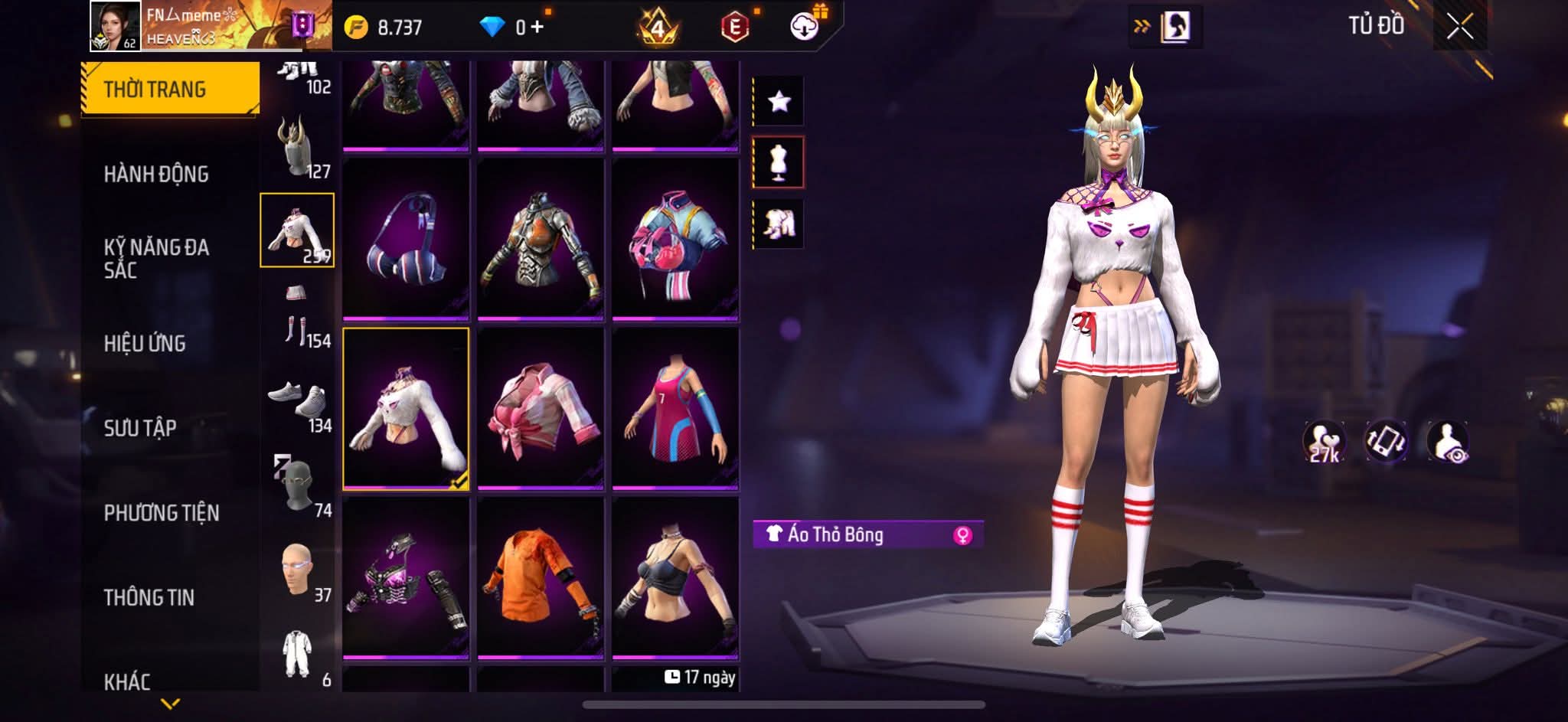Toggle the character view eye icon

1447,443
